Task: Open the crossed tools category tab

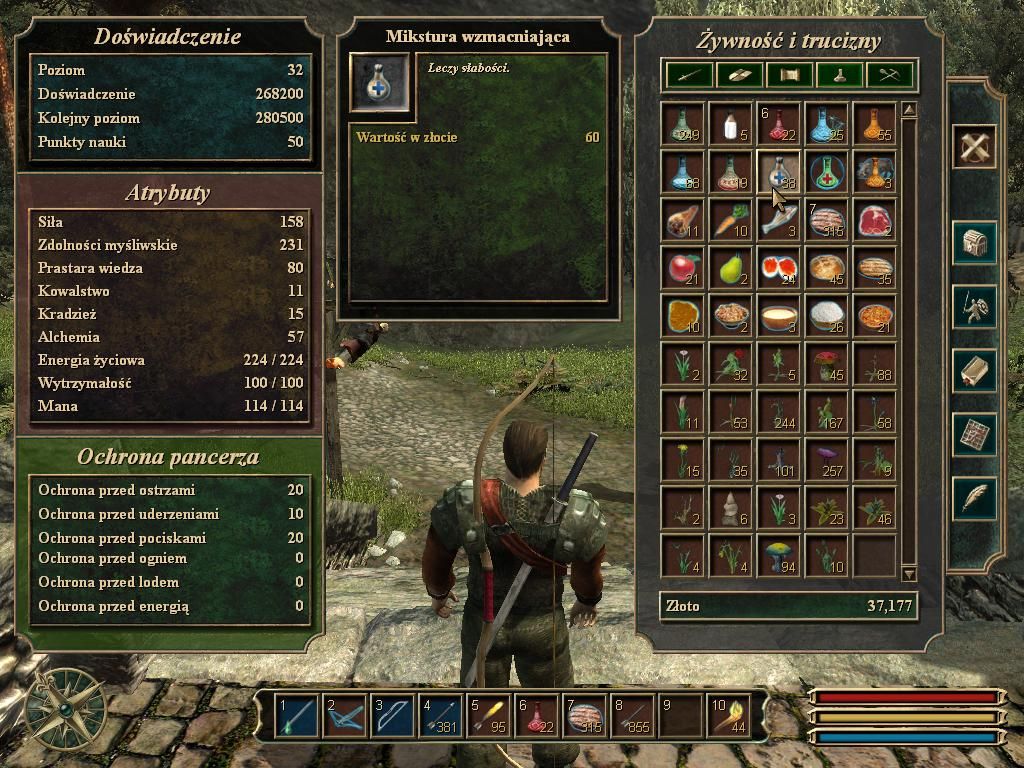Action: tap(890, 74)
